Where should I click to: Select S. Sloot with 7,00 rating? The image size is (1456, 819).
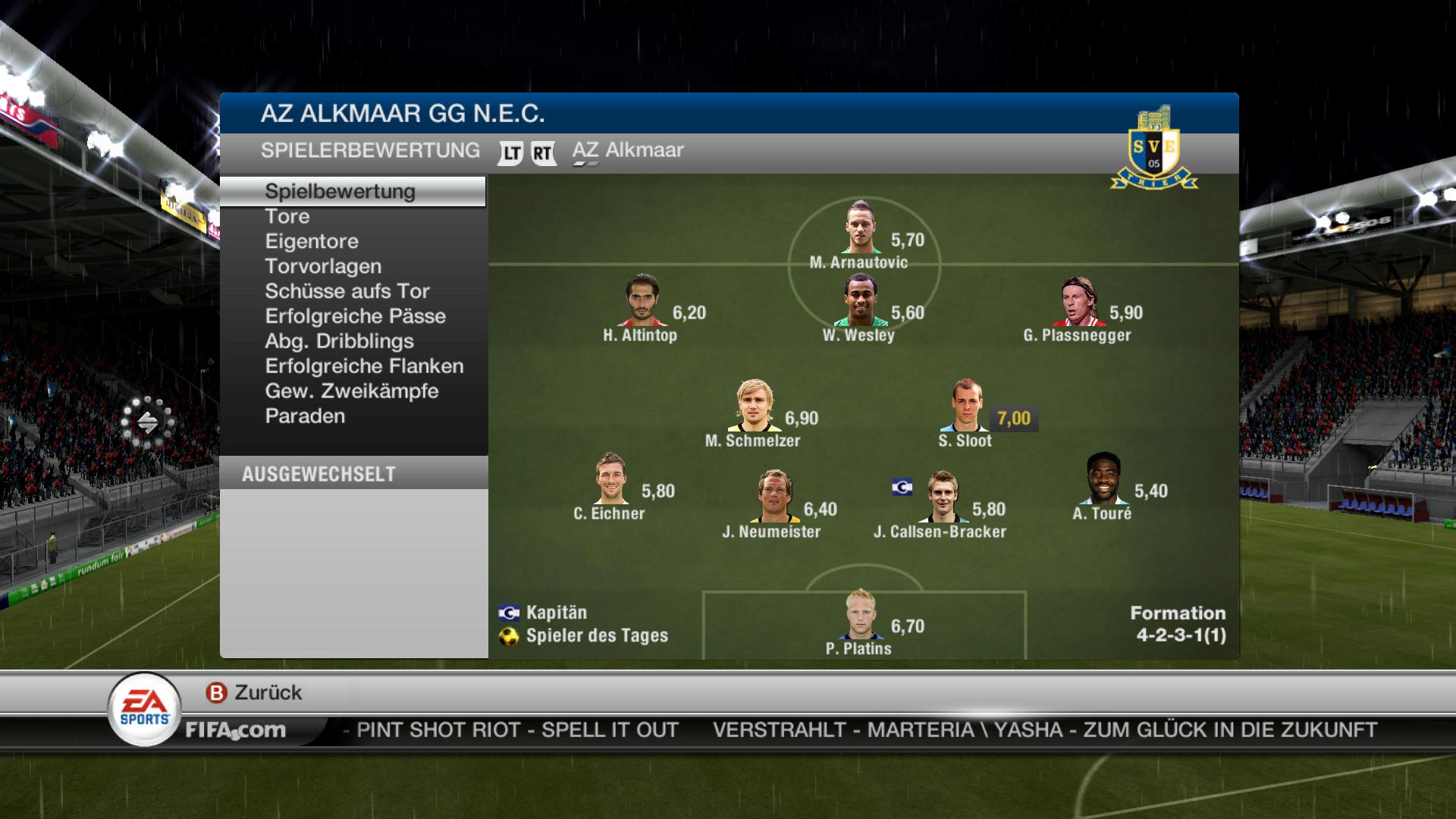pos(967,406)
